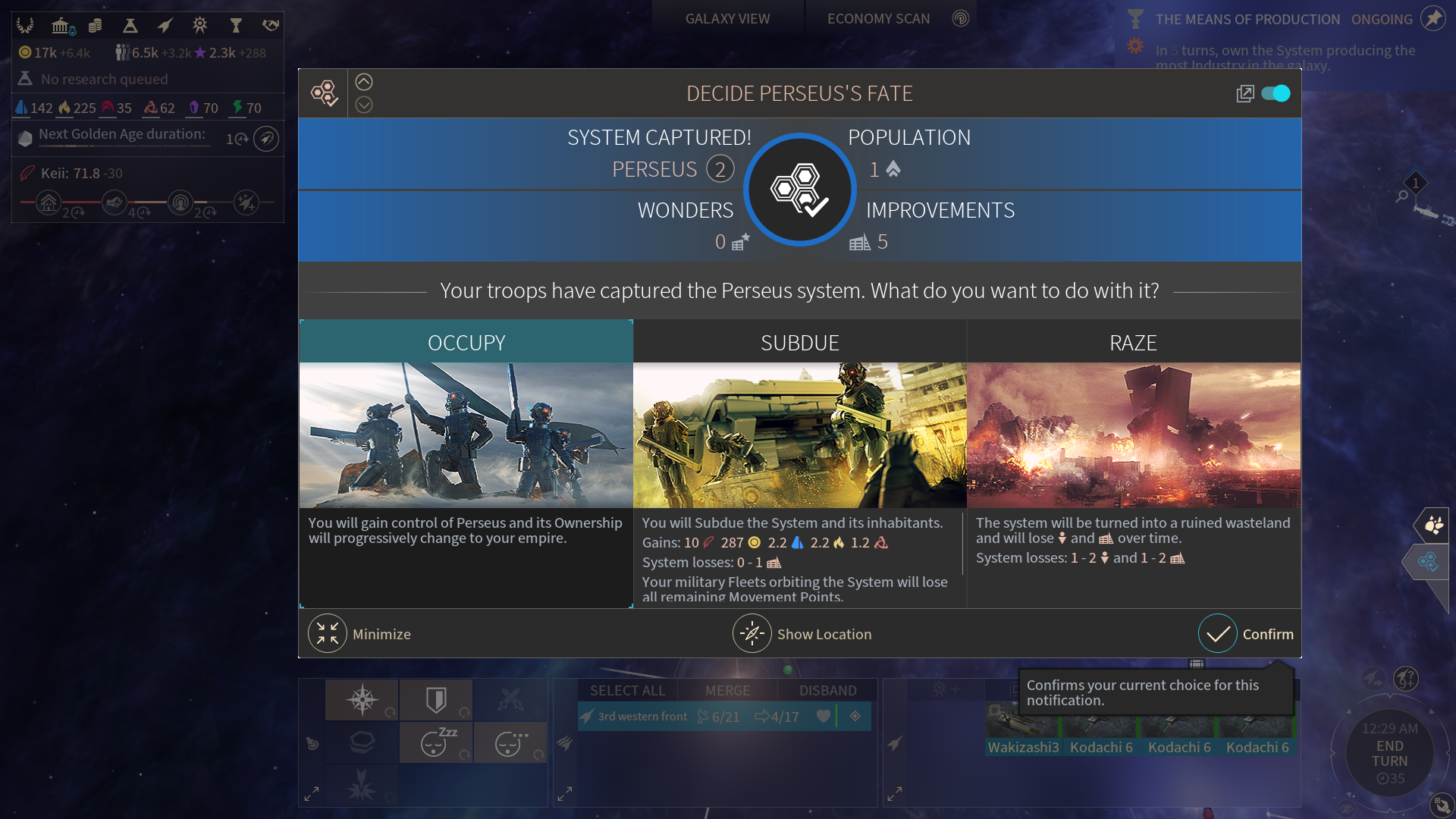
Task: Select all fleets
Action: 627,690
